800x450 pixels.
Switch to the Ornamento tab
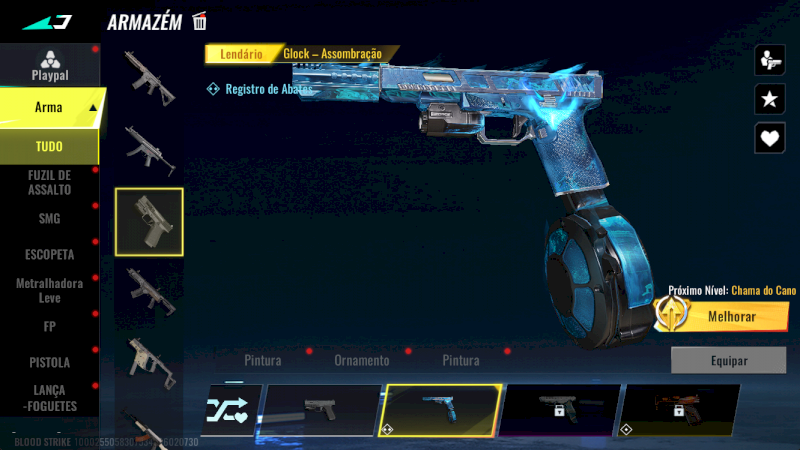point(361,360)
